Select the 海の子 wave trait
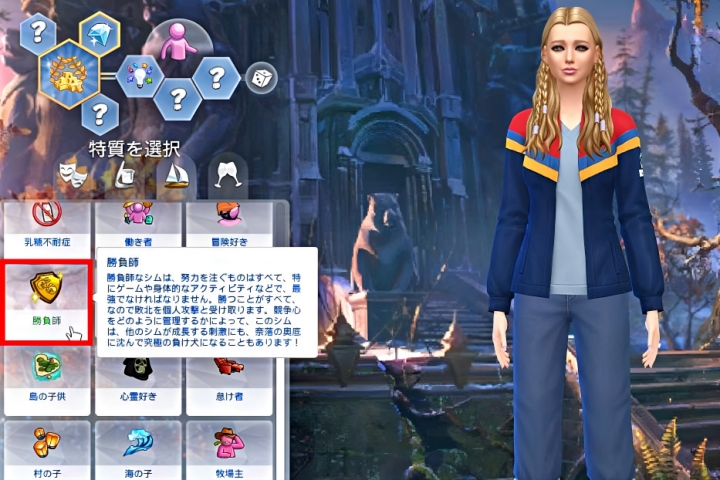This screenshot has width=720, height=480. click(138, 448)
